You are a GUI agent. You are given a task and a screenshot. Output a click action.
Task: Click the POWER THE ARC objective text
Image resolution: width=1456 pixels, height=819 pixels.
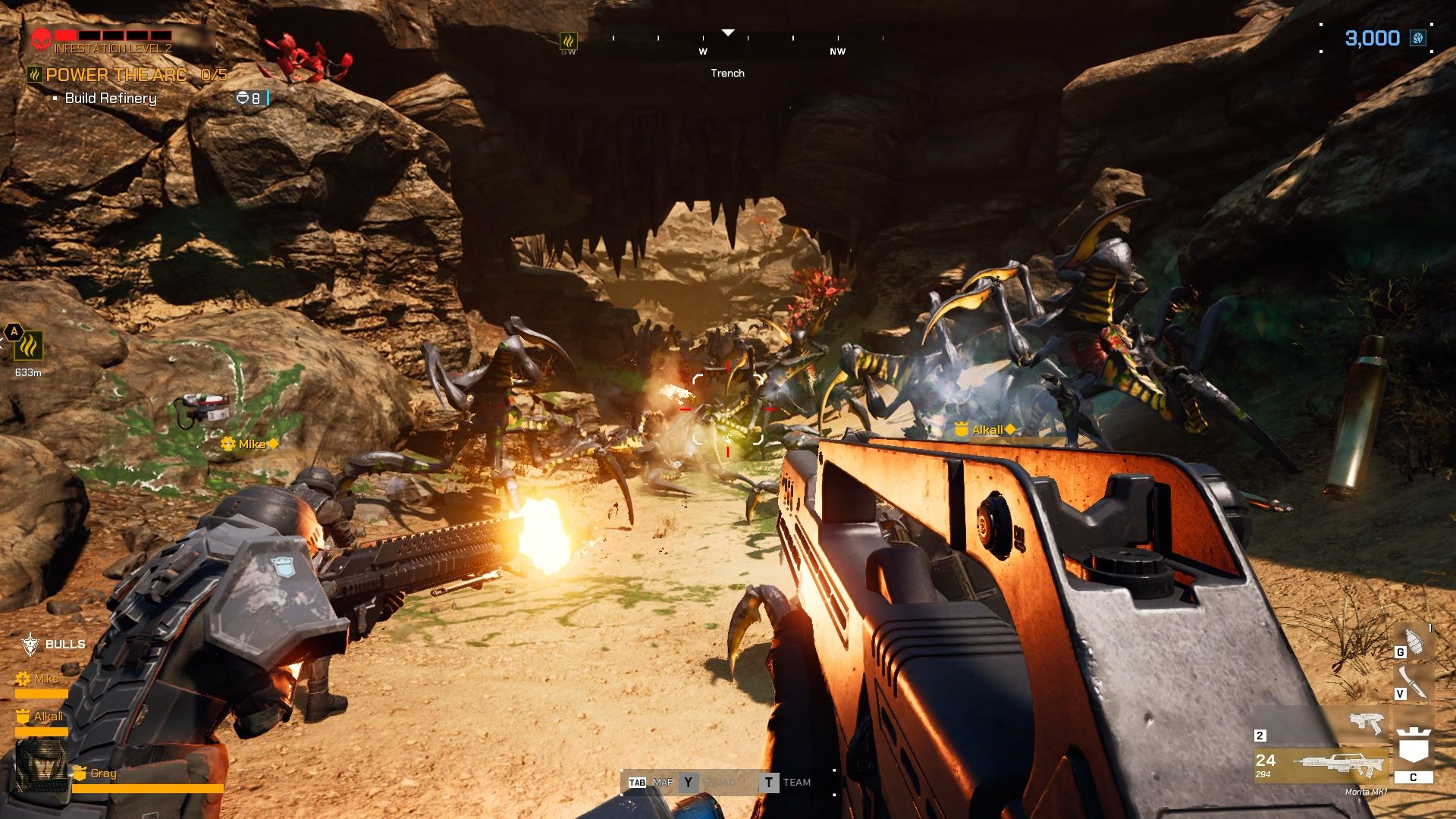(x=115, y=75)
